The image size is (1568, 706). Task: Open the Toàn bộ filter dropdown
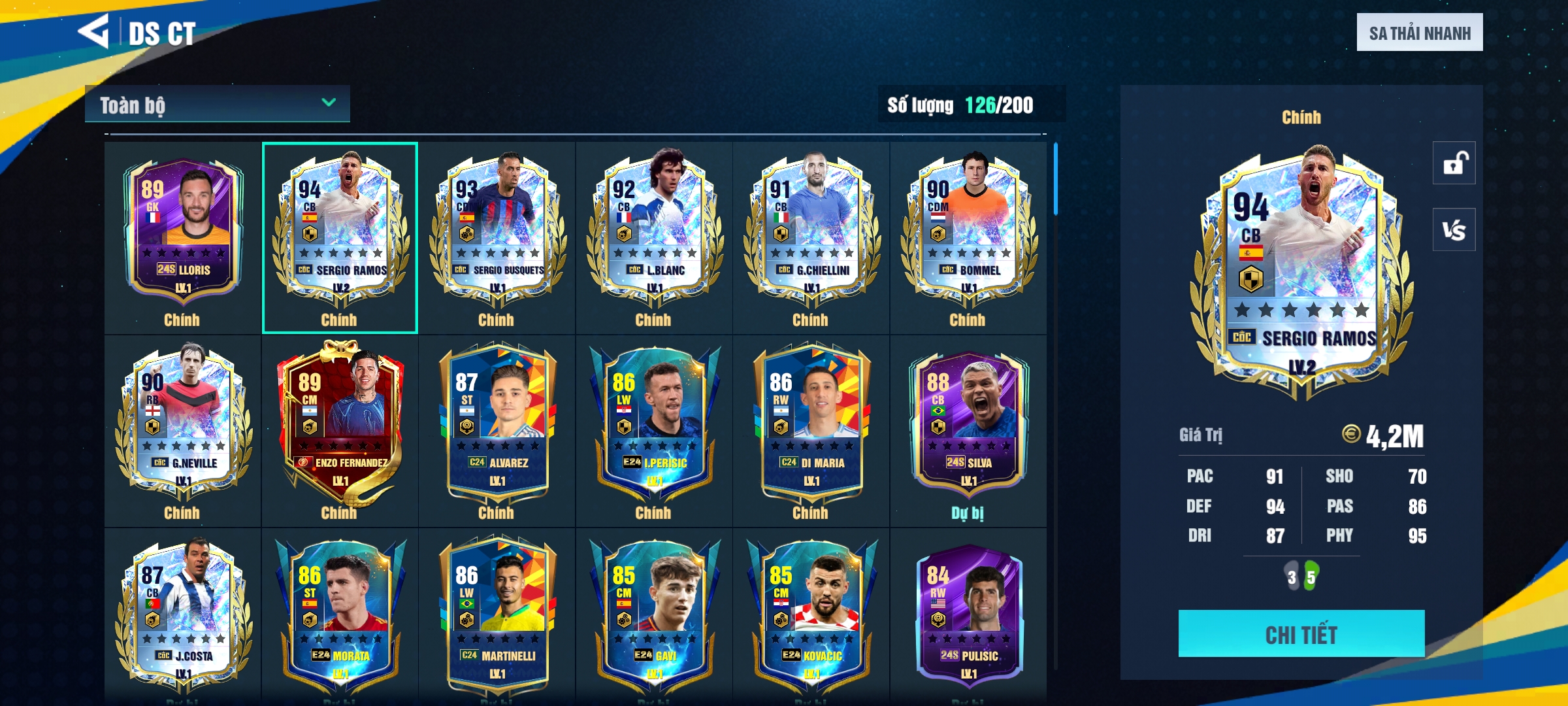[217, 104]
